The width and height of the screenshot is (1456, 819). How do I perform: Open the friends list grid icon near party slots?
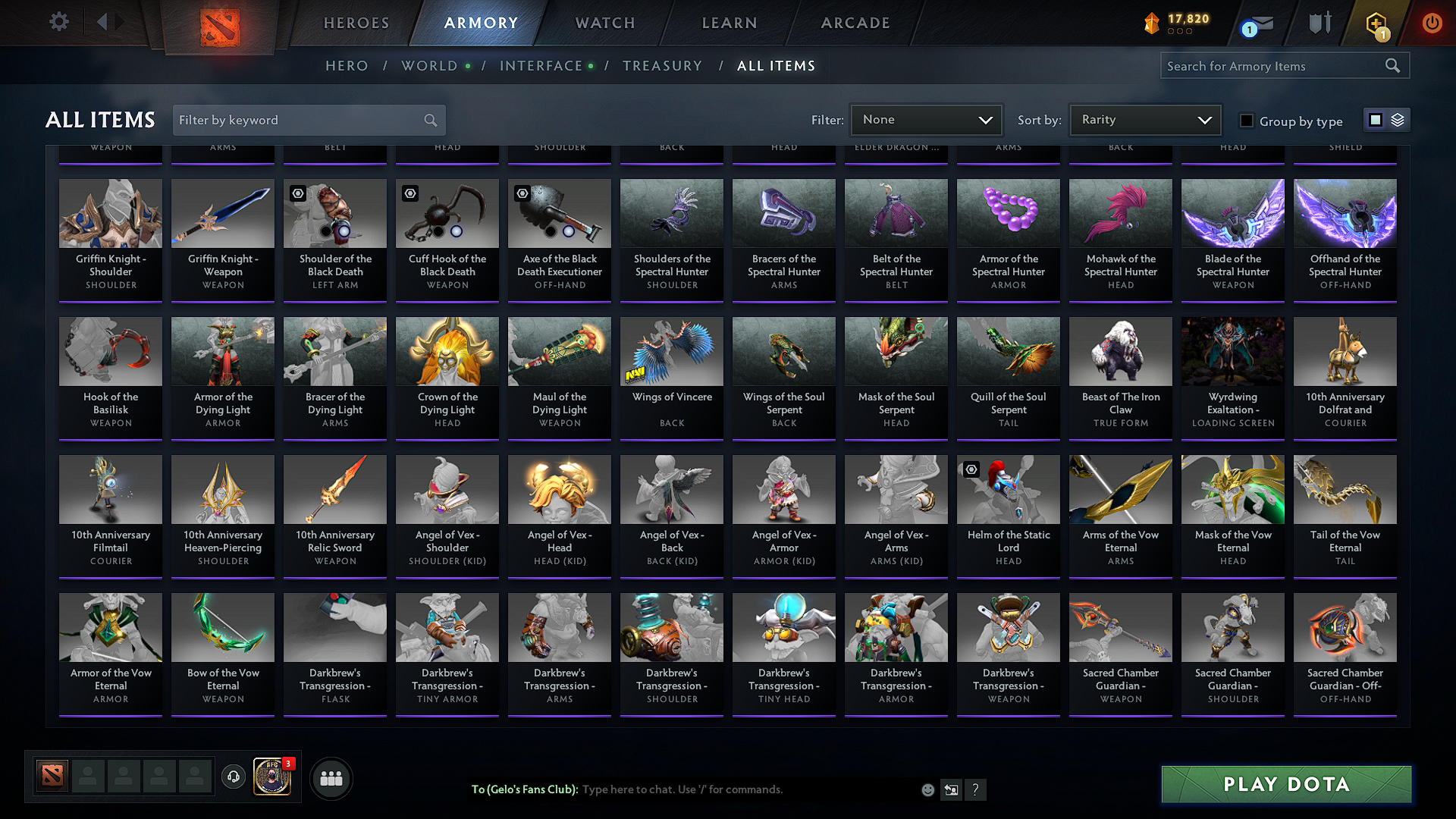pyautogui.click(x=330, y=778)
